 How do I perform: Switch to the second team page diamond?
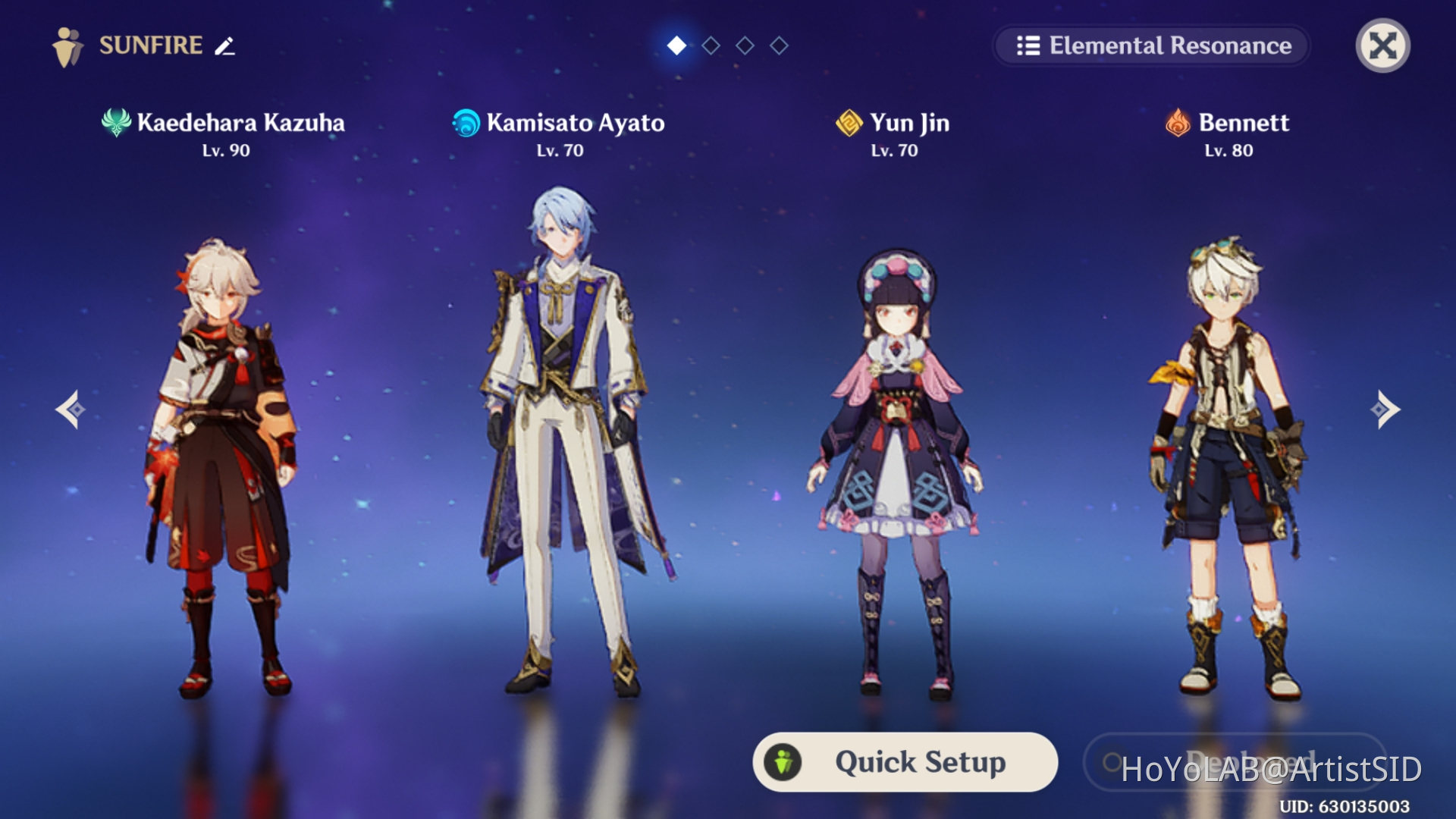tap(711, 46)
